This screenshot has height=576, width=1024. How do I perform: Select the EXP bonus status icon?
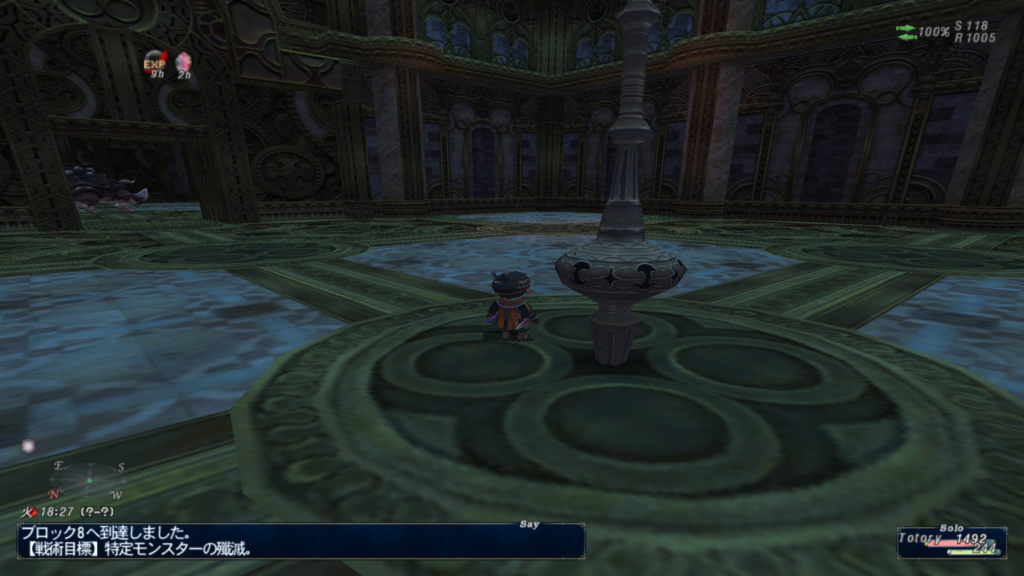[x=155, y=62]
